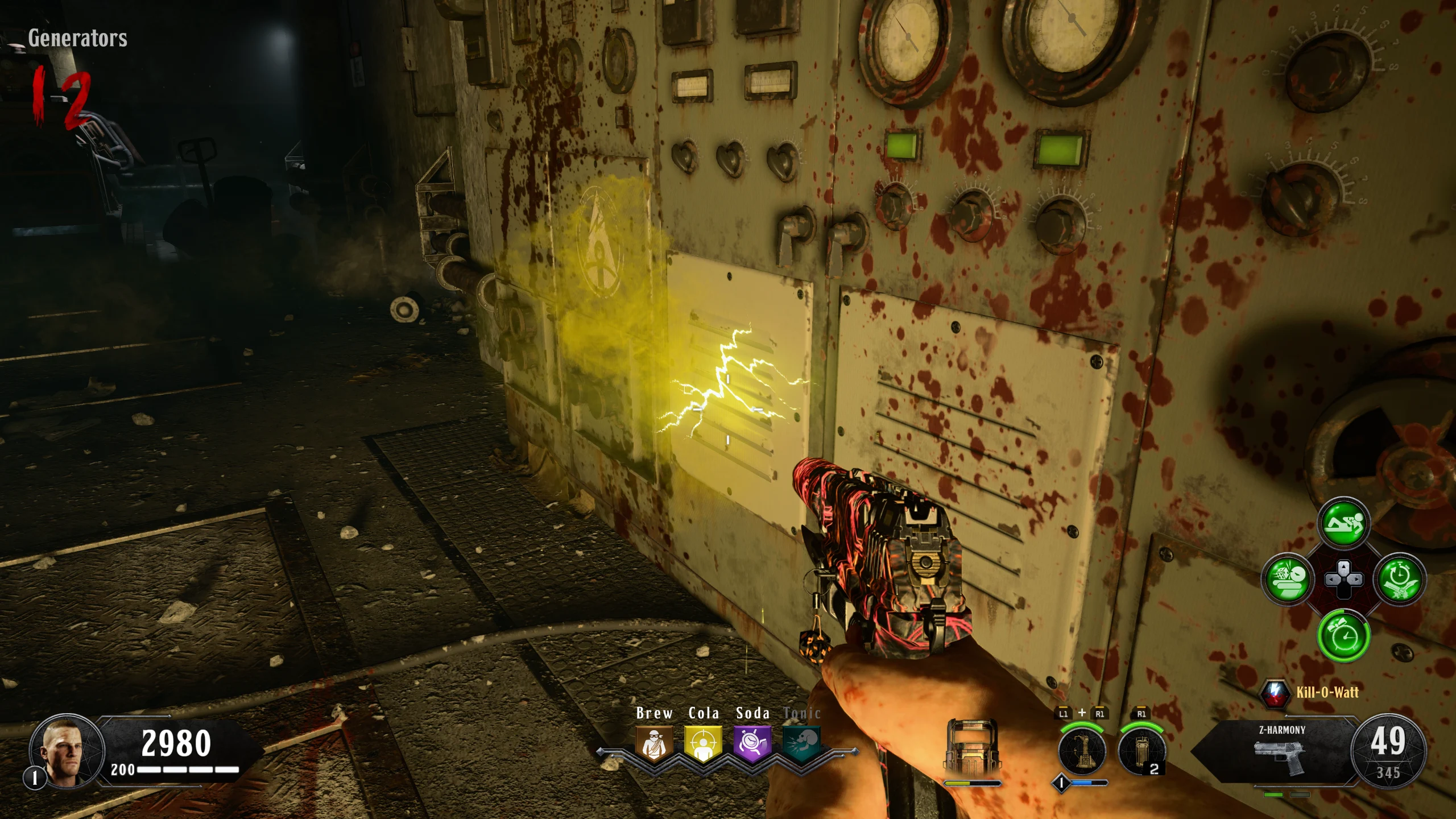The image size is (1456, 819).
Task: Select the riot shield equipment icon
Action: 971,750
